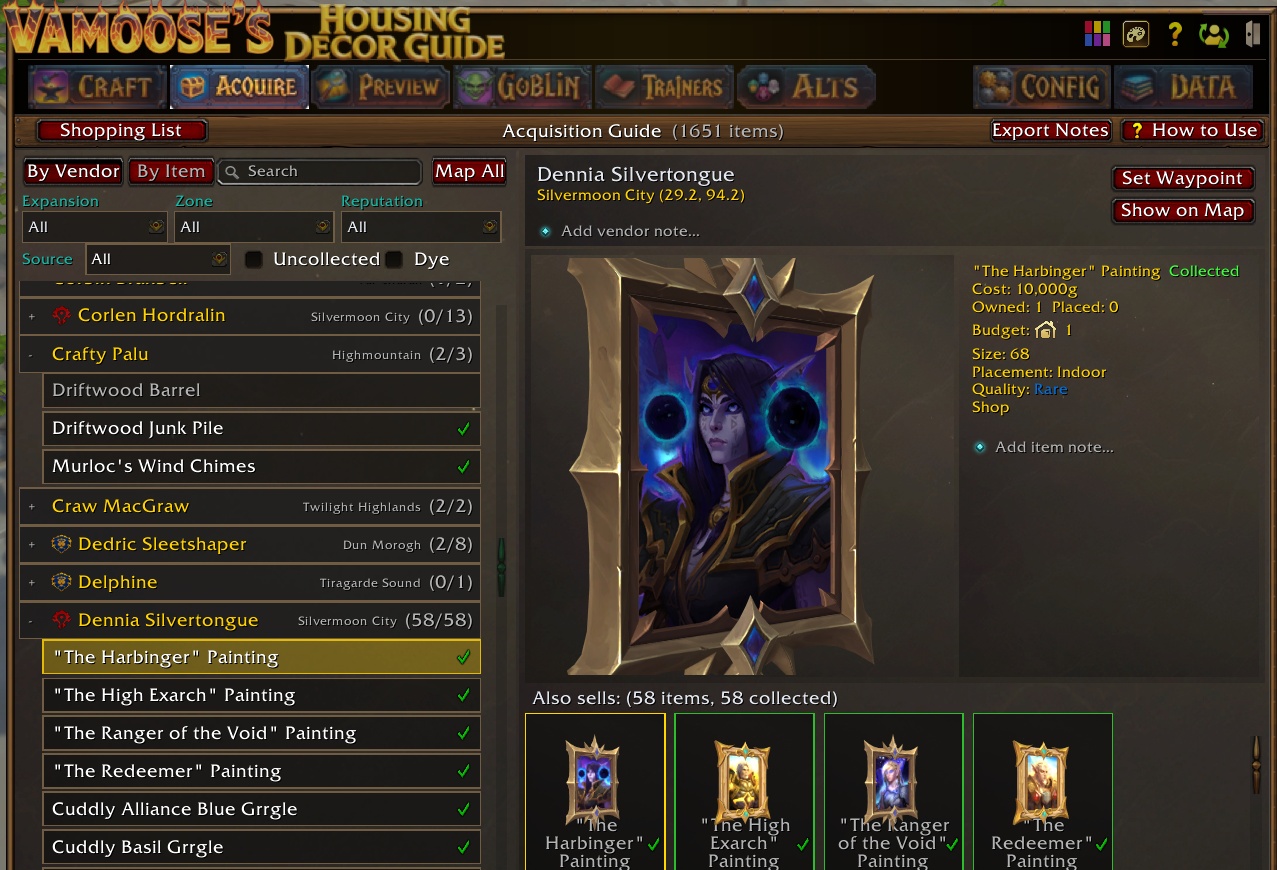Toggle the Uncollected checkbox

(255, 260)
